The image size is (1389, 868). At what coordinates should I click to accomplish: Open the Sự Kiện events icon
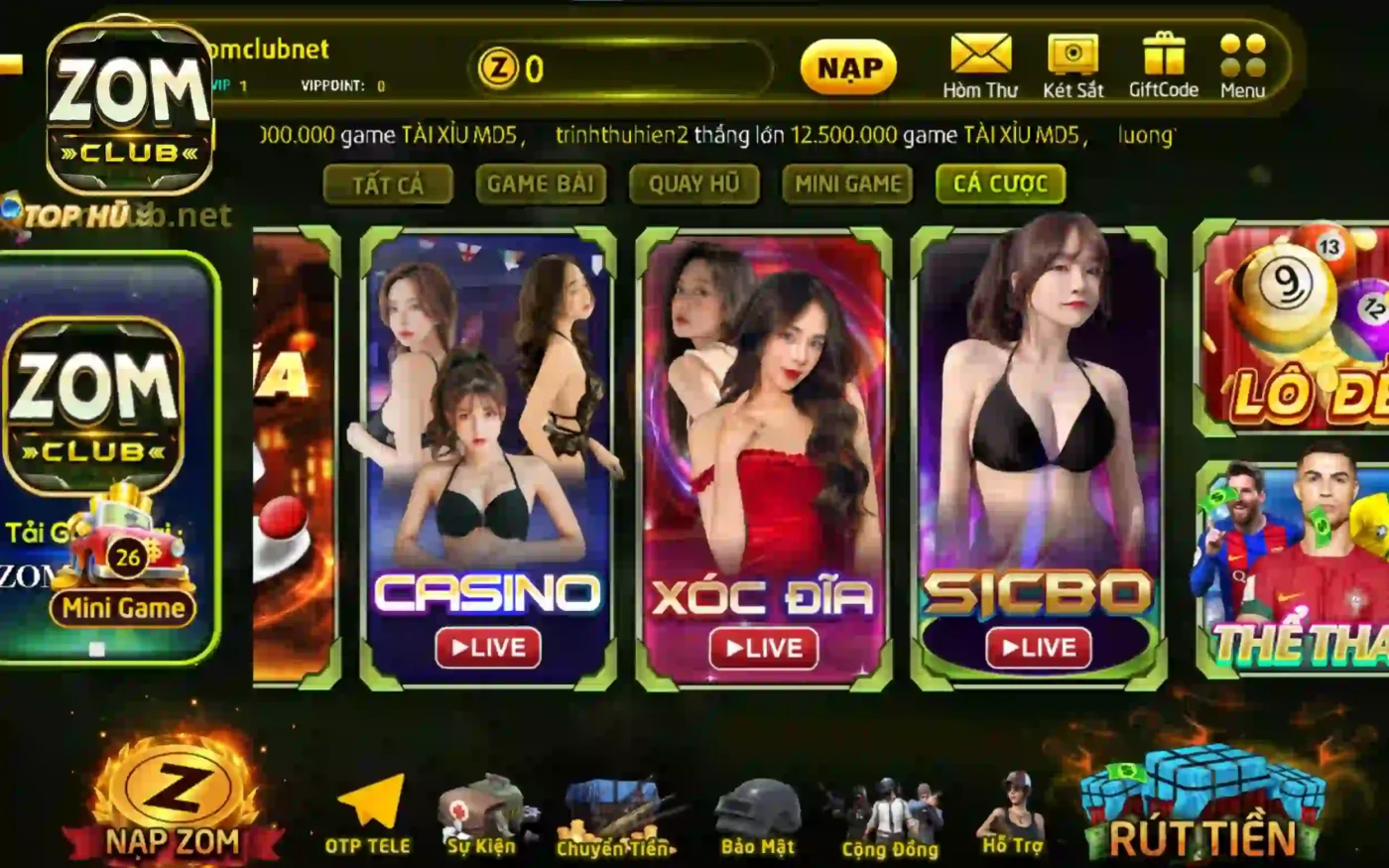click(483, 804)
